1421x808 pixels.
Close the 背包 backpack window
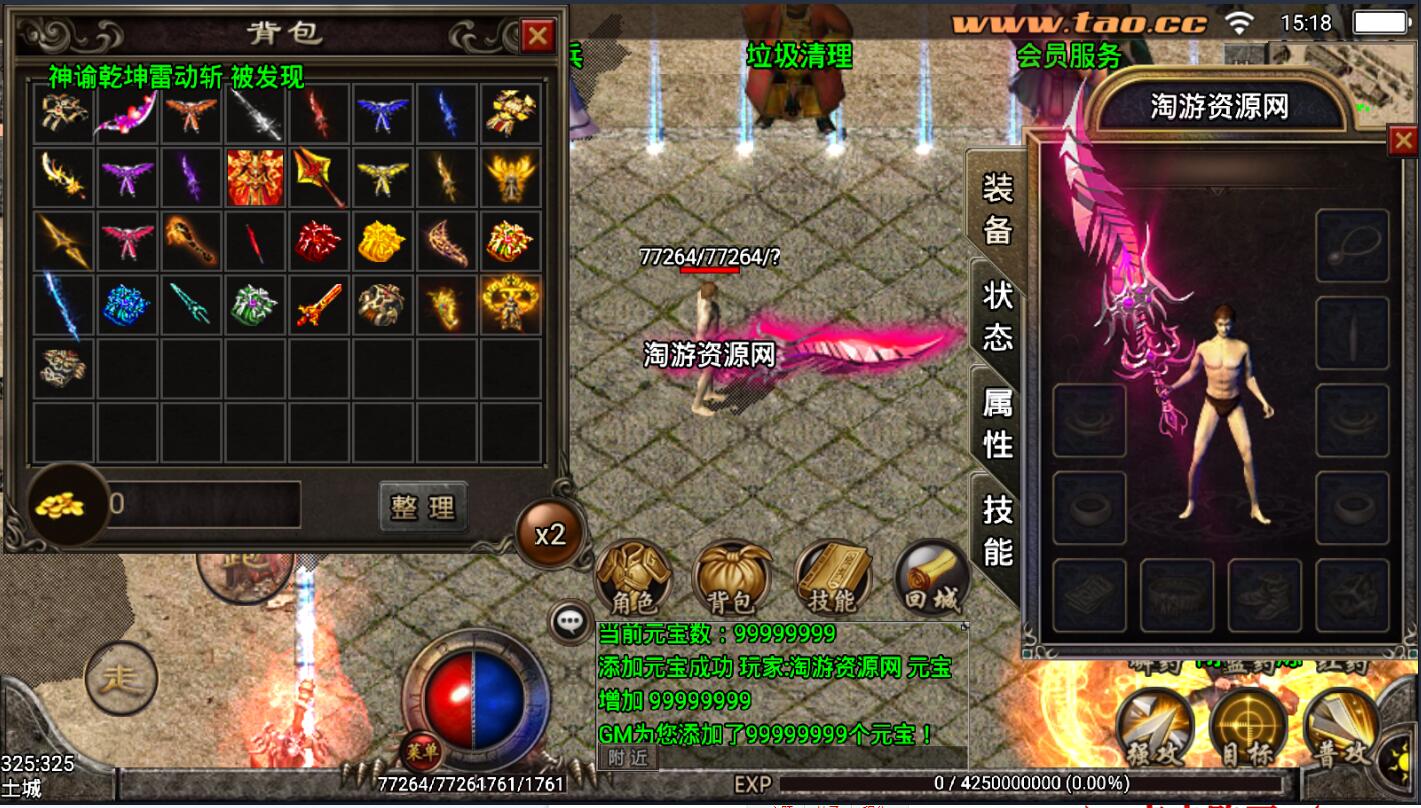click(x=538, y=37)
